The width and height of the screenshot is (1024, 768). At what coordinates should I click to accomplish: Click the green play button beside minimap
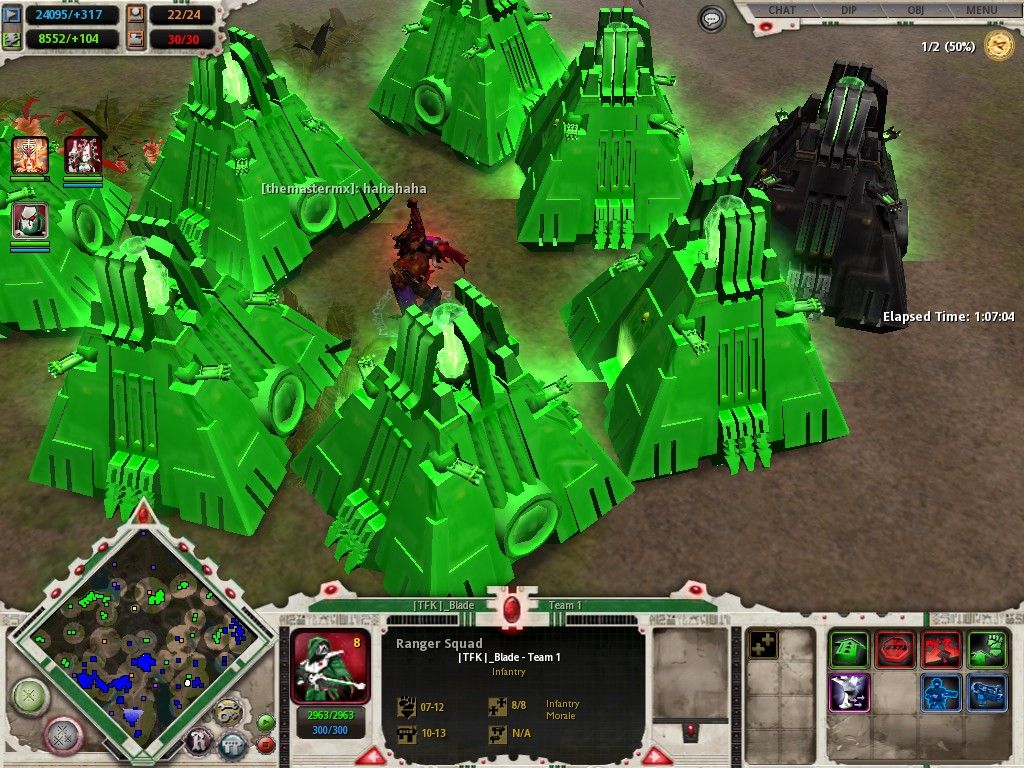click(x=265, y=721)
